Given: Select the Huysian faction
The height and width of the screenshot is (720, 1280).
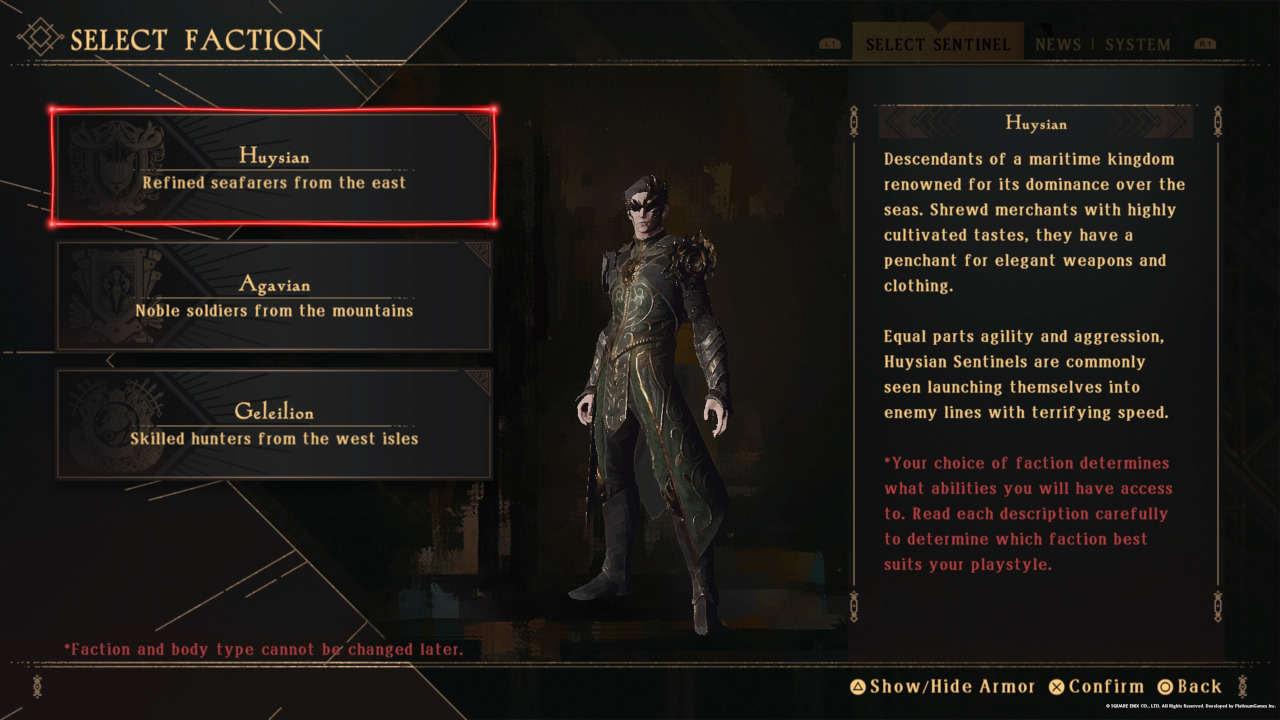Looking at the screenshot, I should [273, 168].
